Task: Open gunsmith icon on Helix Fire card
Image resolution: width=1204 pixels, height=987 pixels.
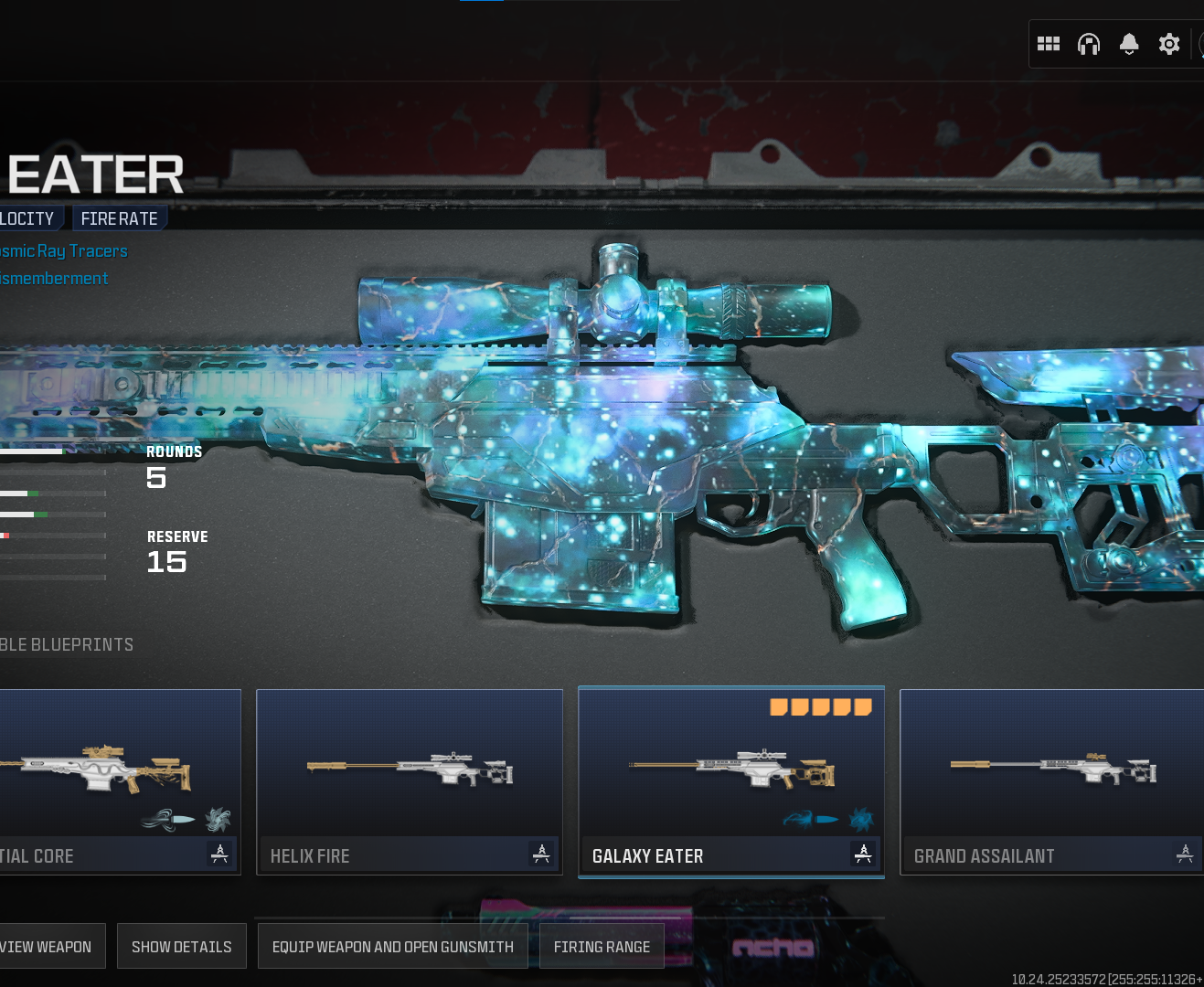Action: click(x=541, y=854)
